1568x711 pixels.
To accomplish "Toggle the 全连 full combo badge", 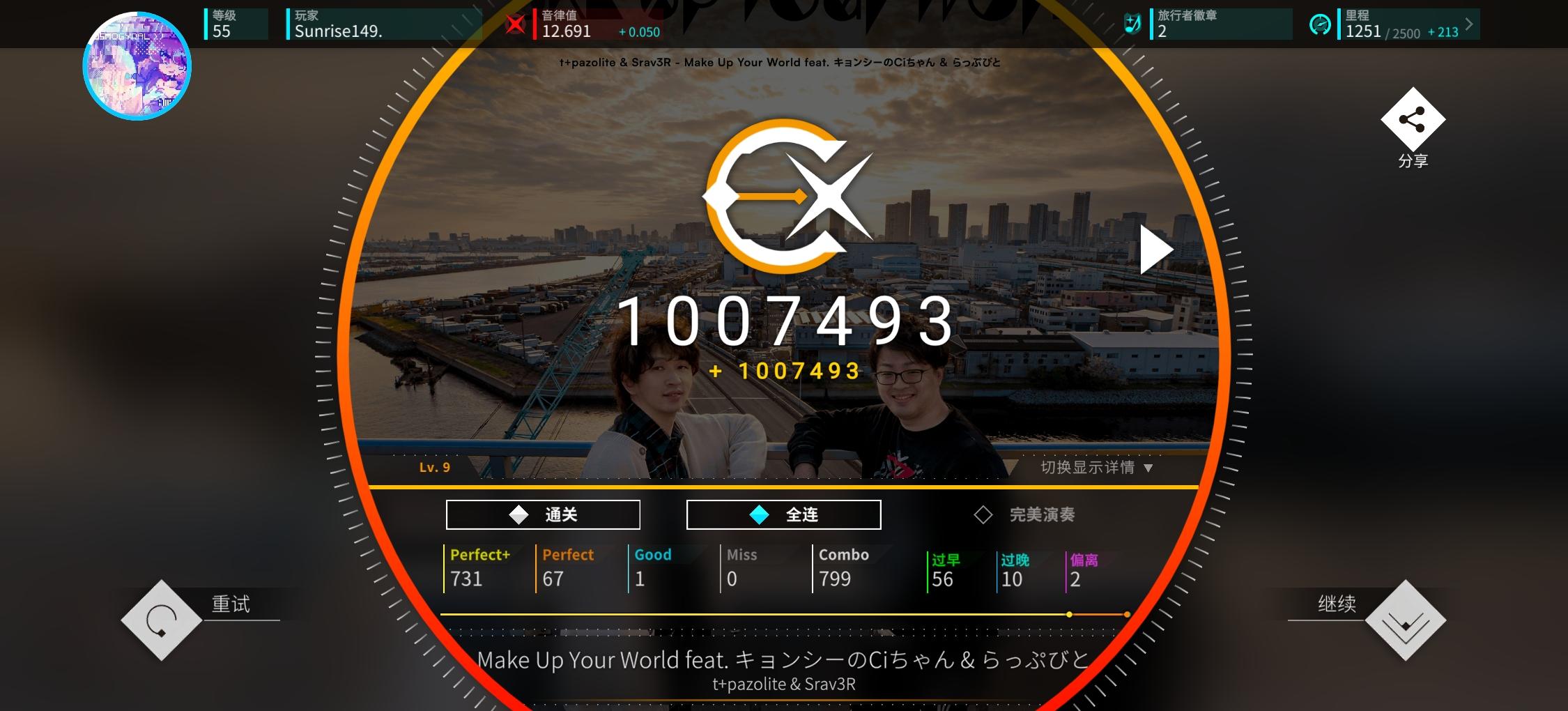I will point(783,514).
